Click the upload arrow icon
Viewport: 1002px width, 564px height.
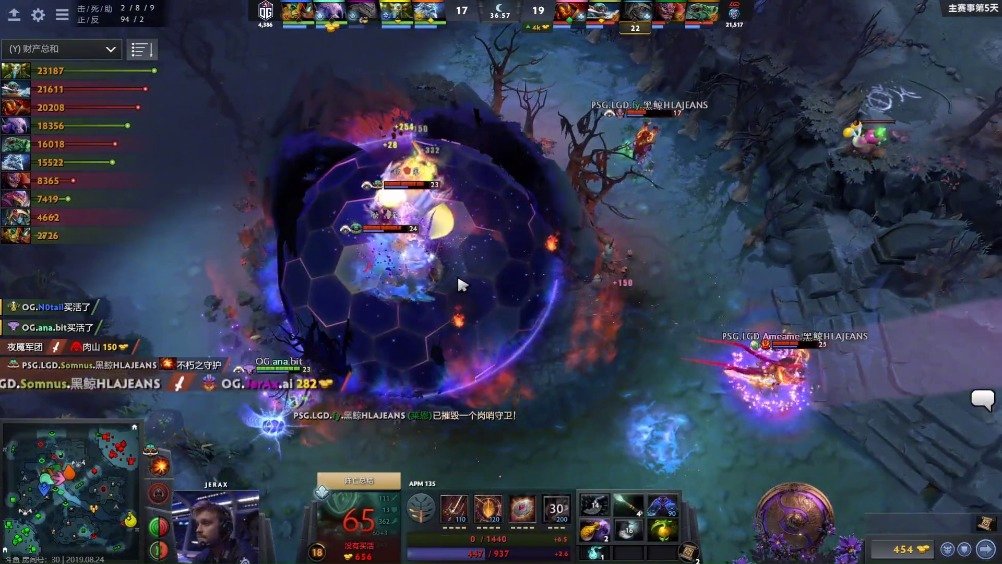pyautogui.click(x=14, y=15)
